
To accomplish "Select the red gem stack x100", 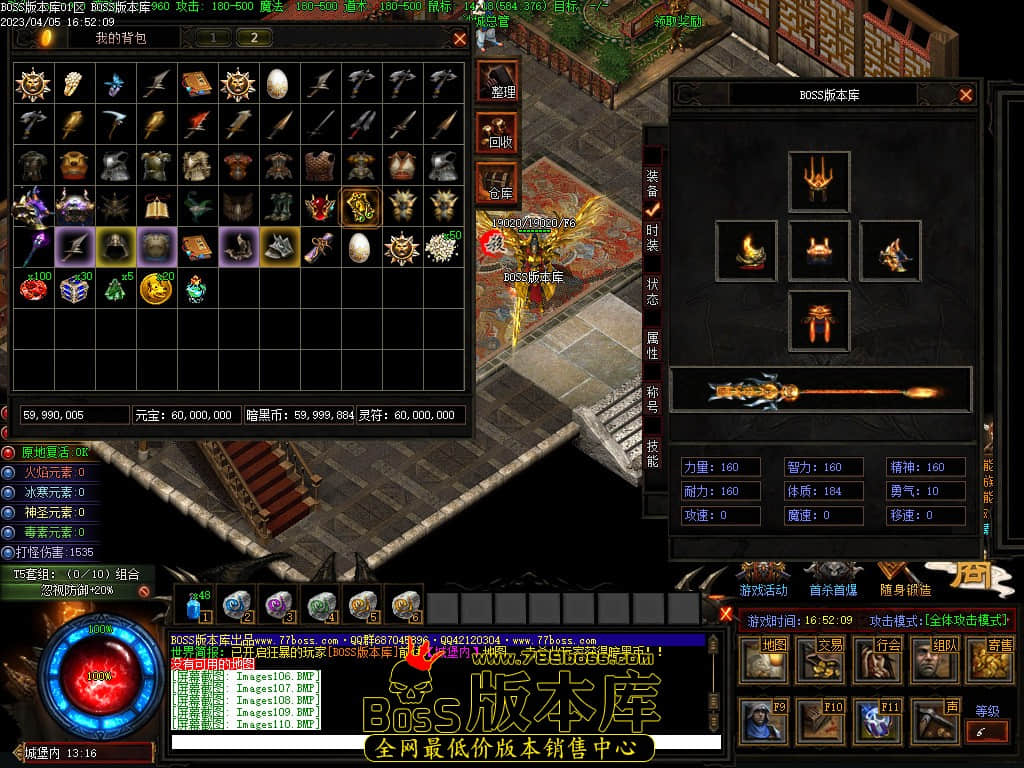I will pos(33,288).
